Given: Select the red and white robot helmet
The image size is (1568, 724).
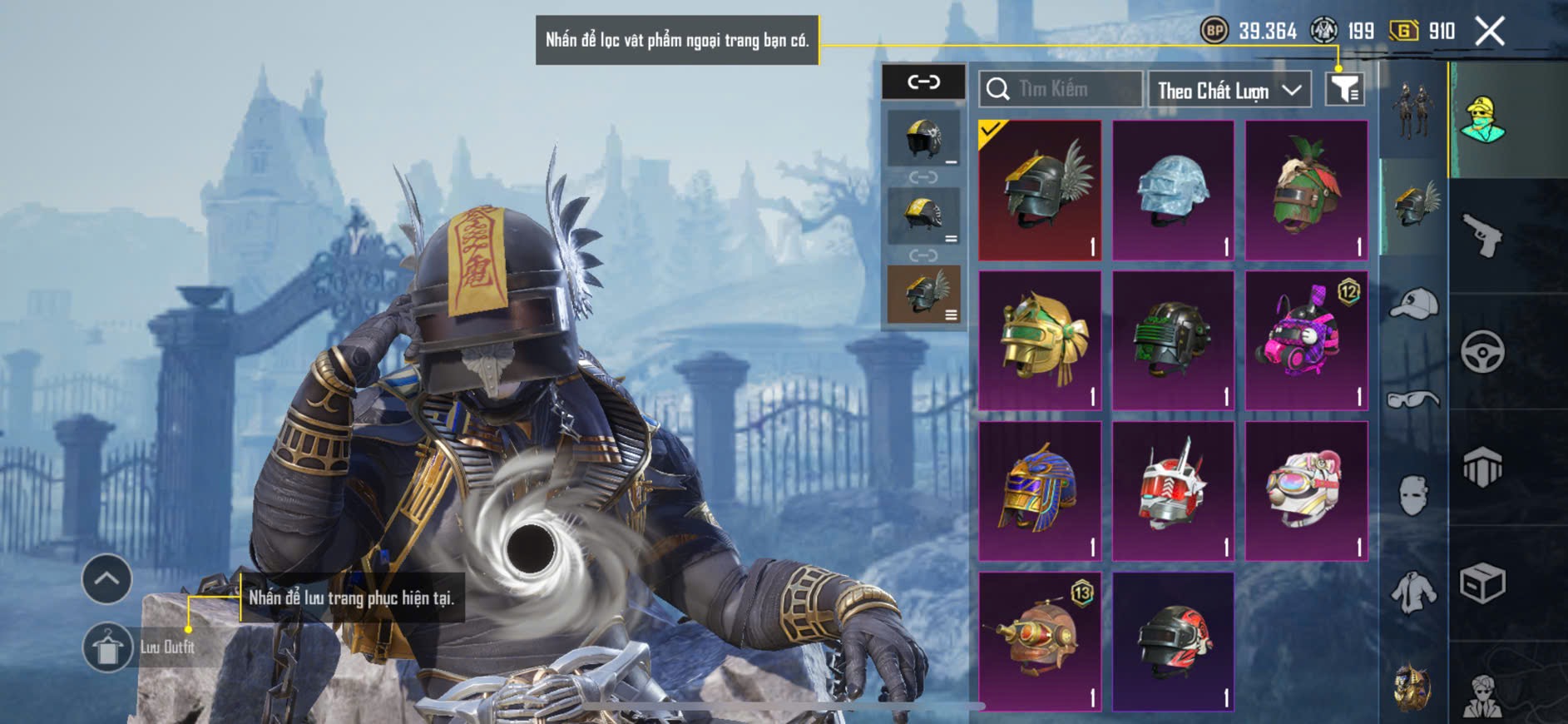Looking at the screenshot, I should (1173, 491).
